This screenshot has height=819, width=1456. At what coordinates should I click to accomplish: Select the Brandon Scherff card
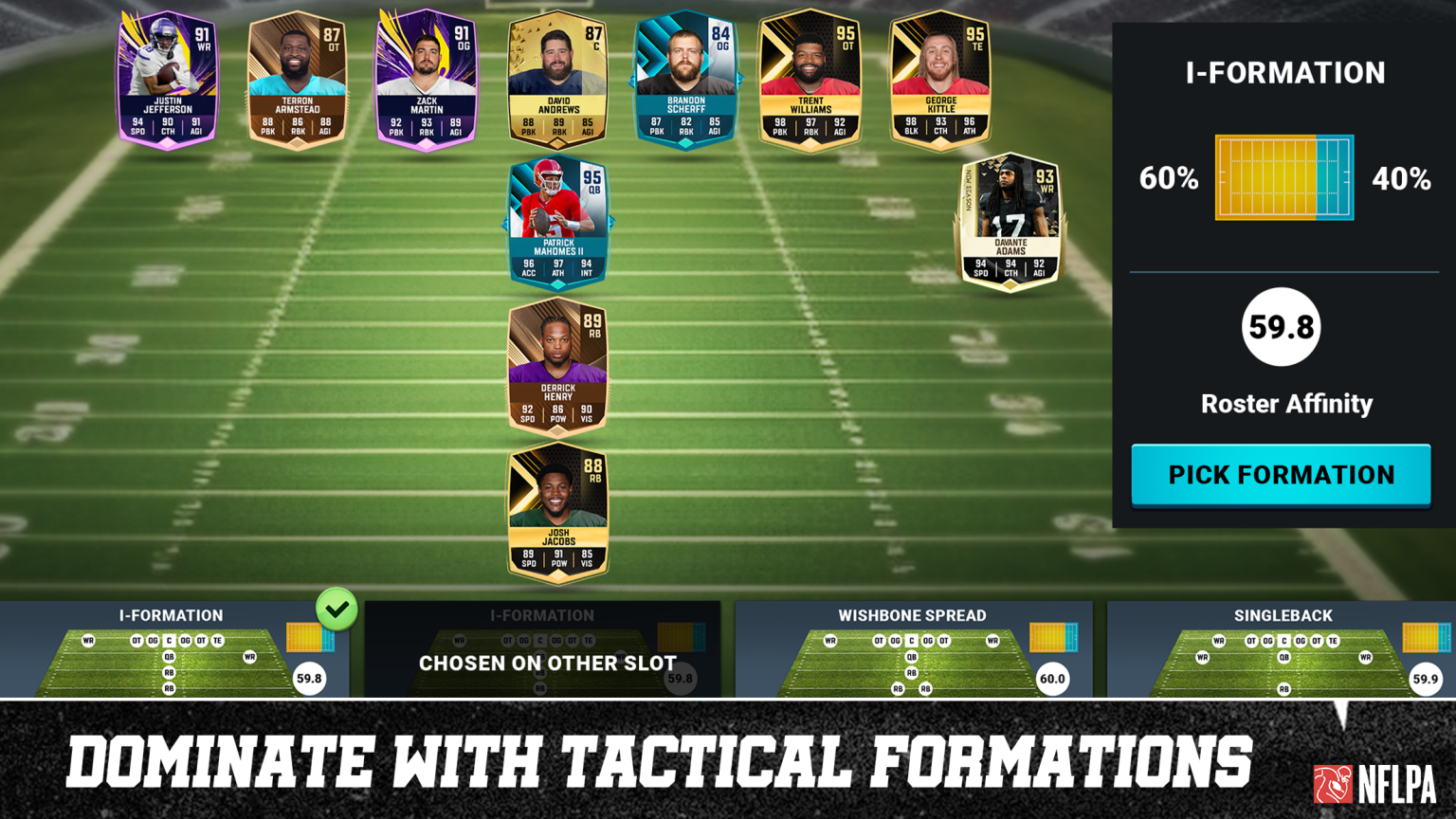pos(685,79)
